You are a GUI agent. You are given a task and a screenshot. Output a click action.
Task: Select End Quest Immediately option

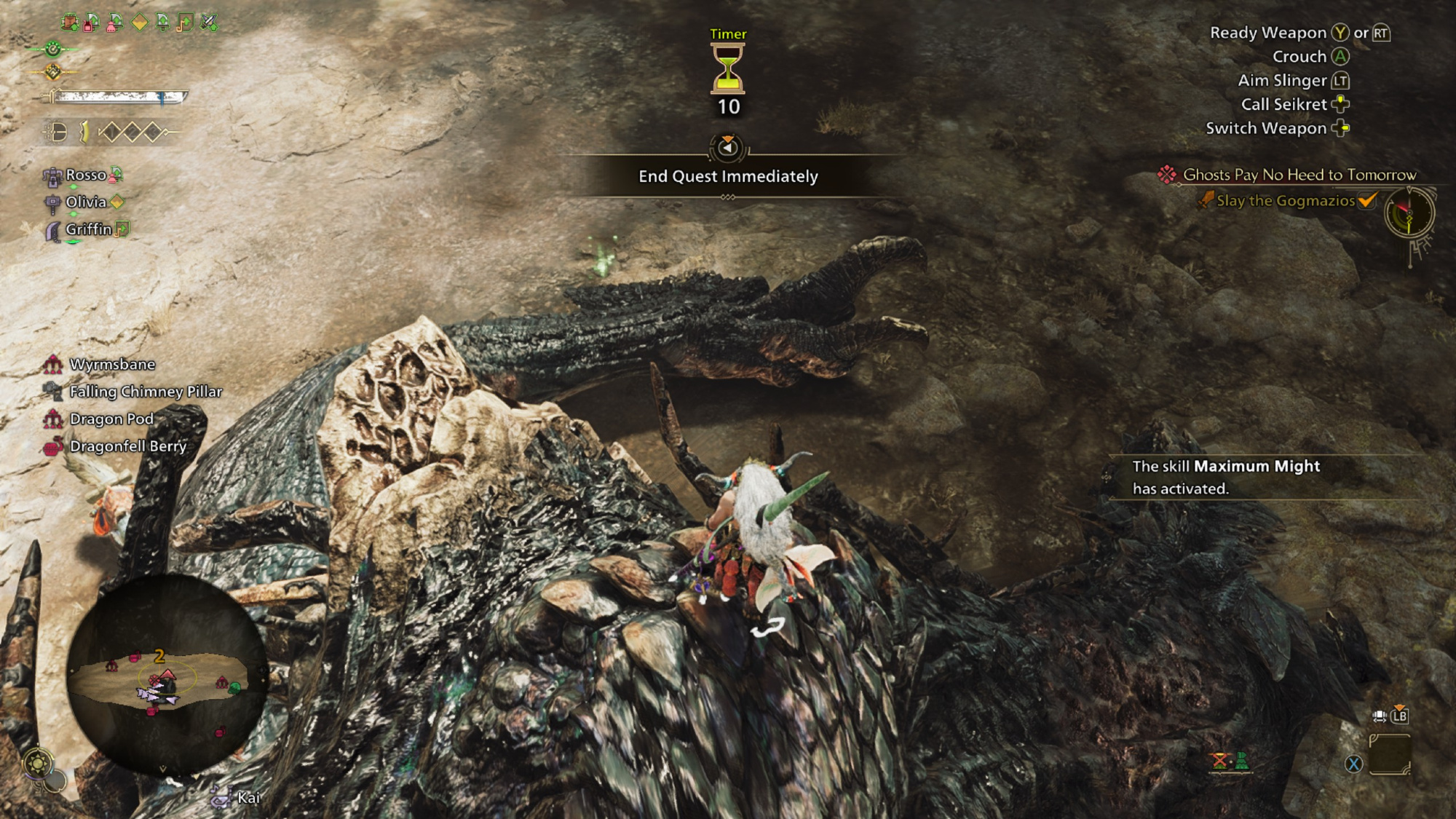(728, 176)
